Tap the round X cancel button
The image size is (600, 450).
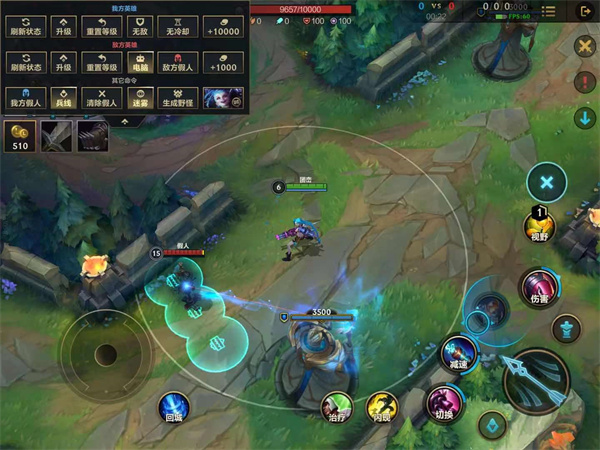click(547, 182)
